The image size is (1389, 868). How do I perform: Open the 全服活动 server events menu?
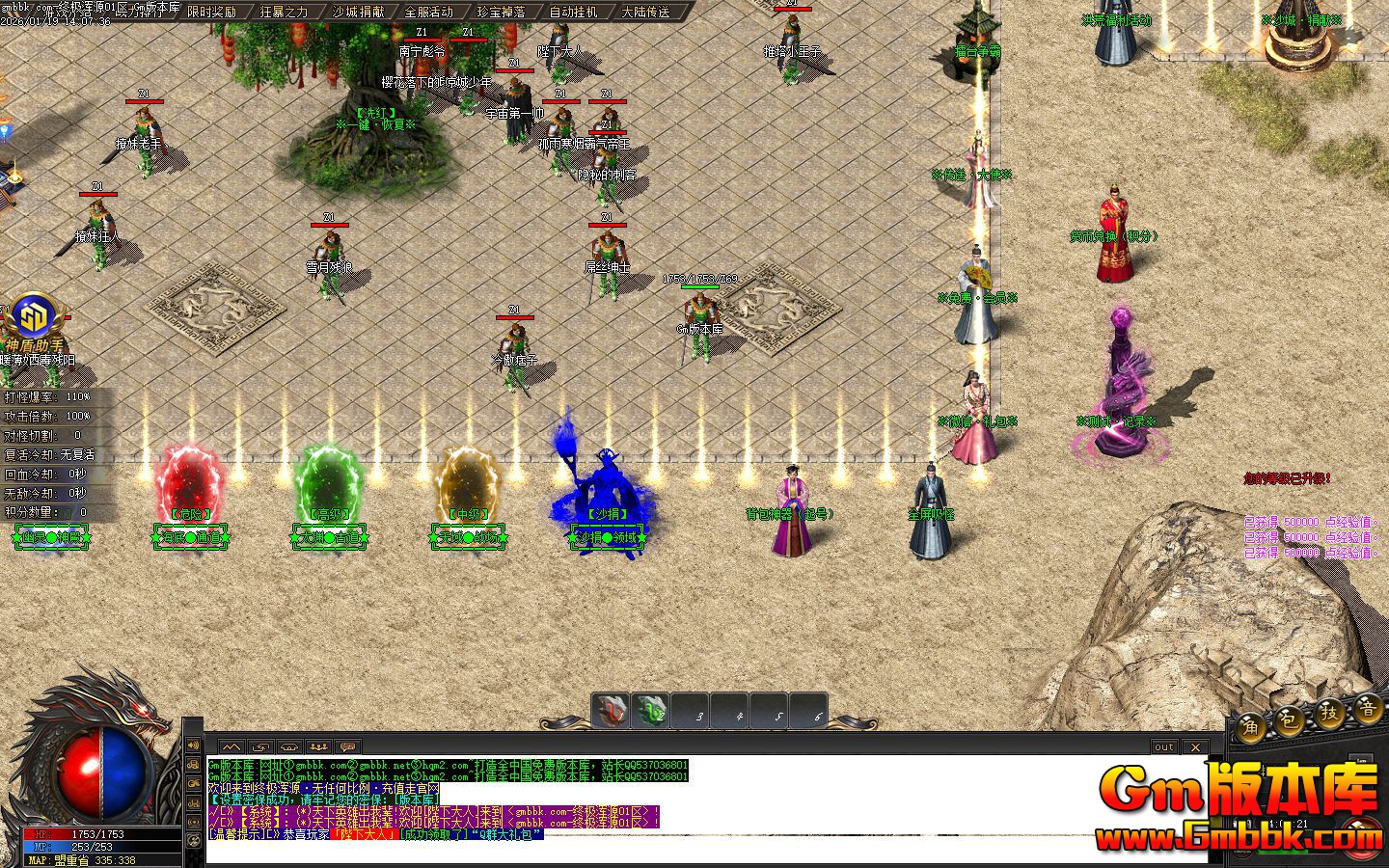pos(428,12)
